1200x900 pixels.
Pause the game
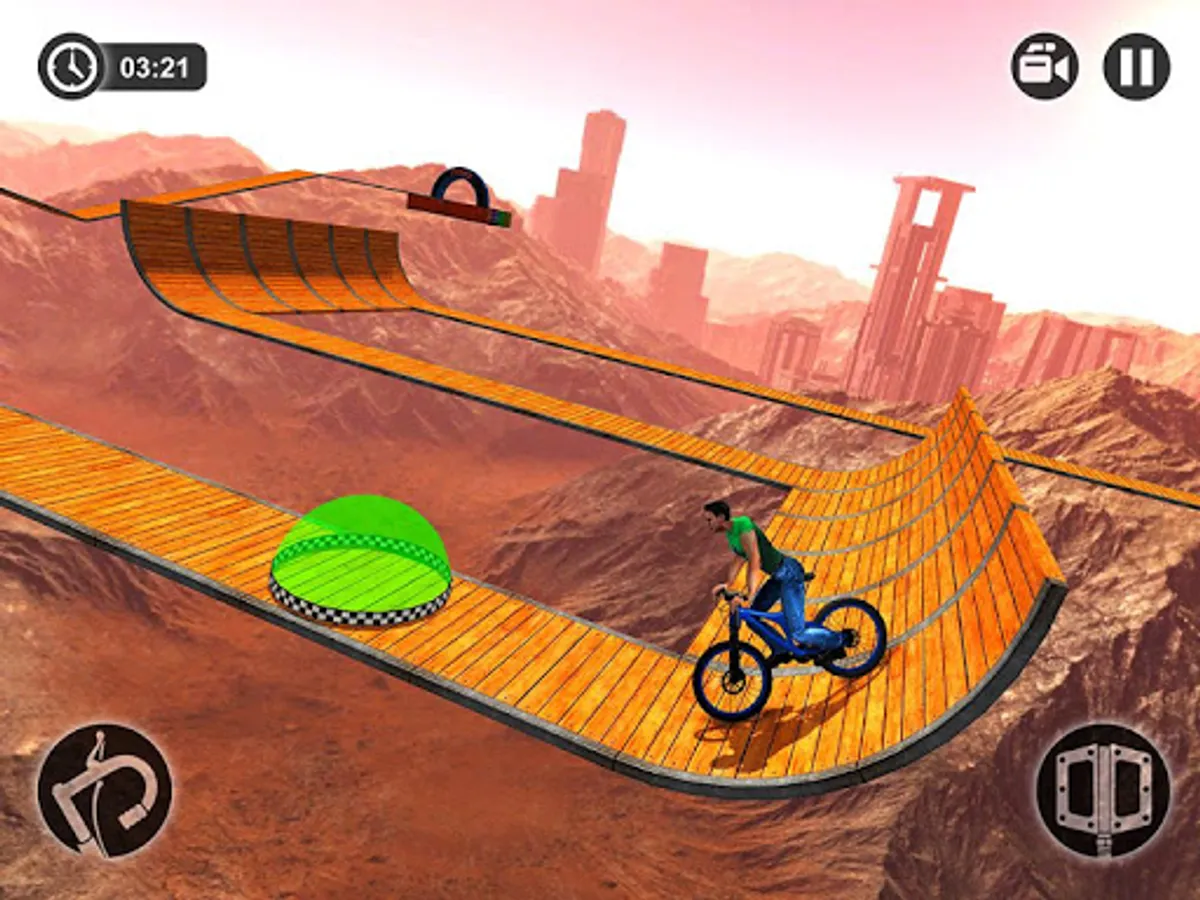click(1136, 66)
